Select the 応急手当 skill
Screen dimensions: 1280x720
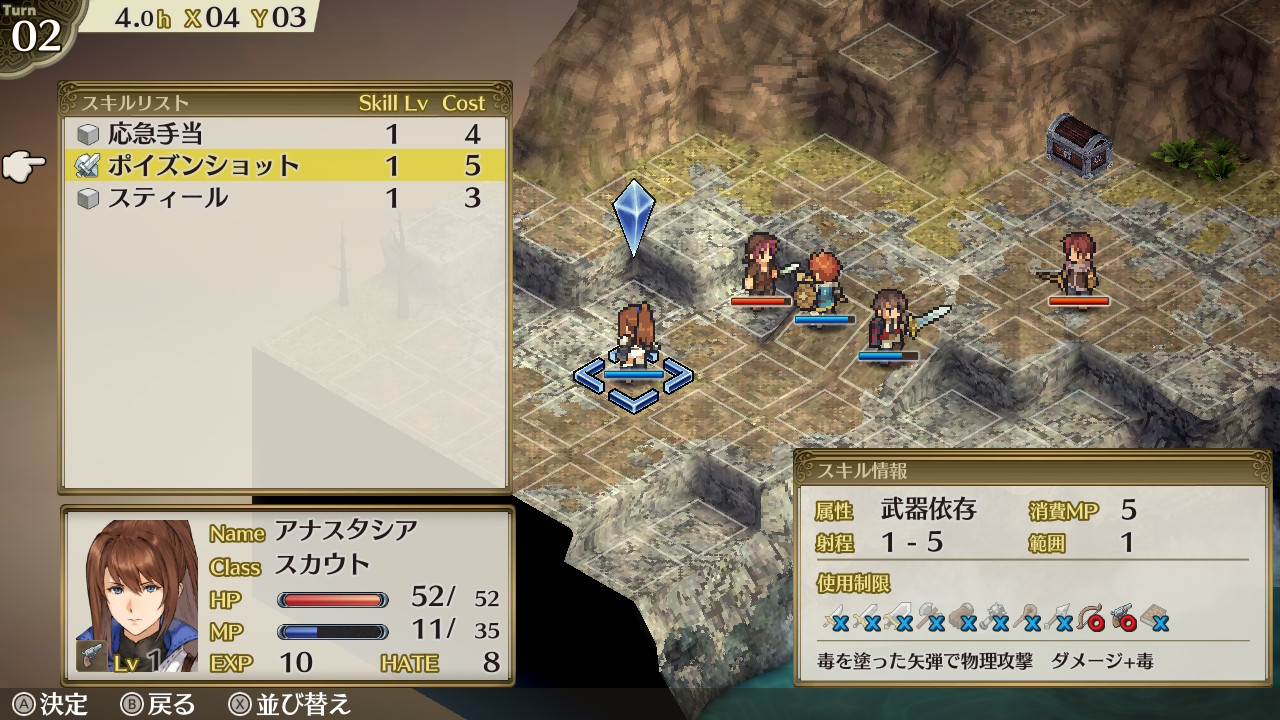pos(156,134)
